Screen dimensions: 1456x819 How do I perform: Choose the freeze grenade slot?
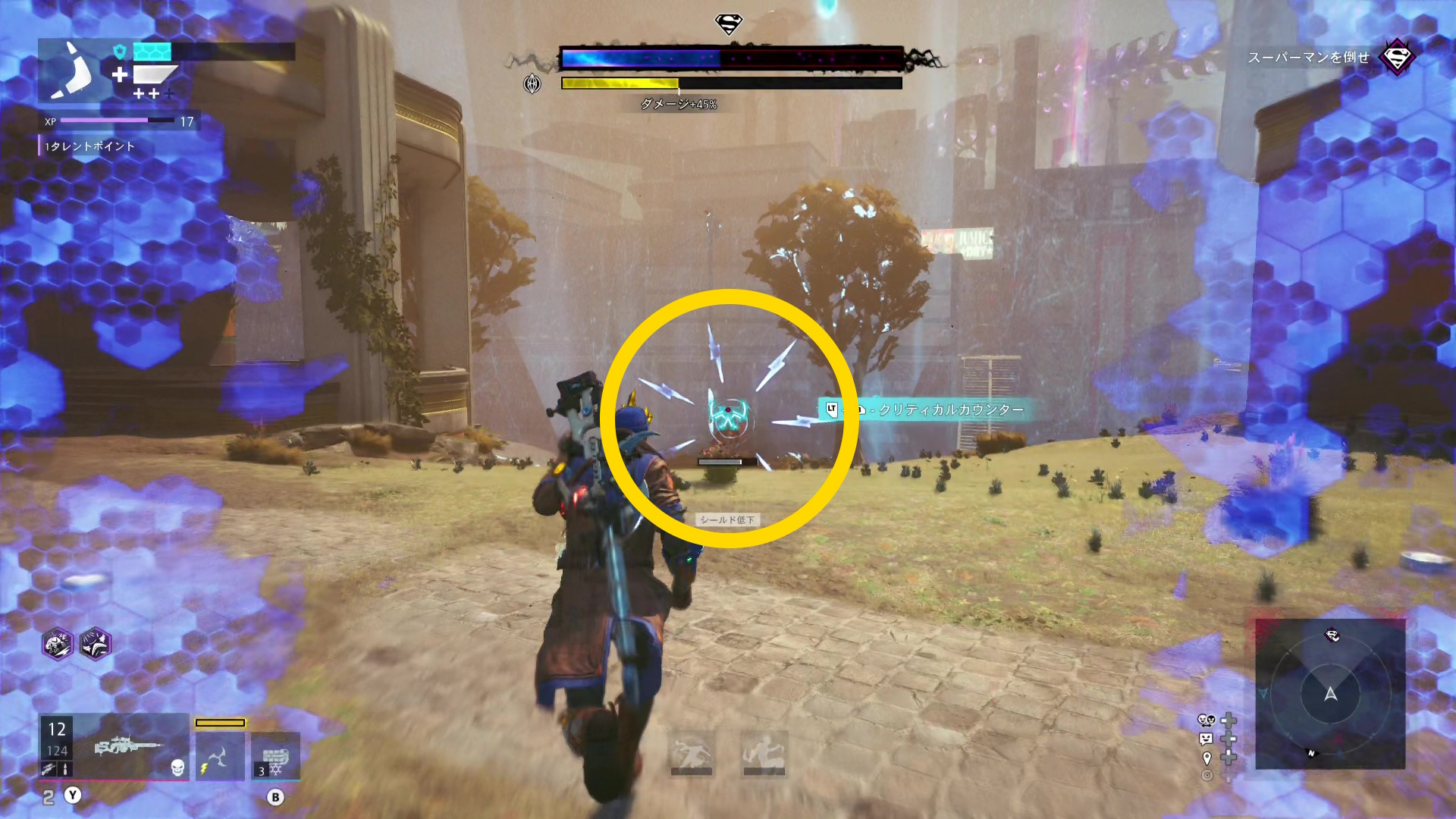tap(275, 756)
